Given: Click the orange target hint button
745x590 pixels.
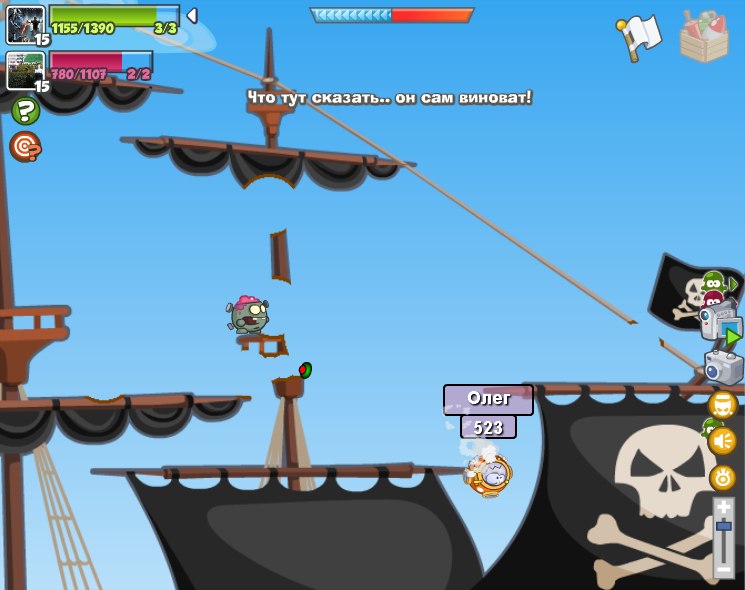Looking at the screenshot, I should [x=25, y=147].
